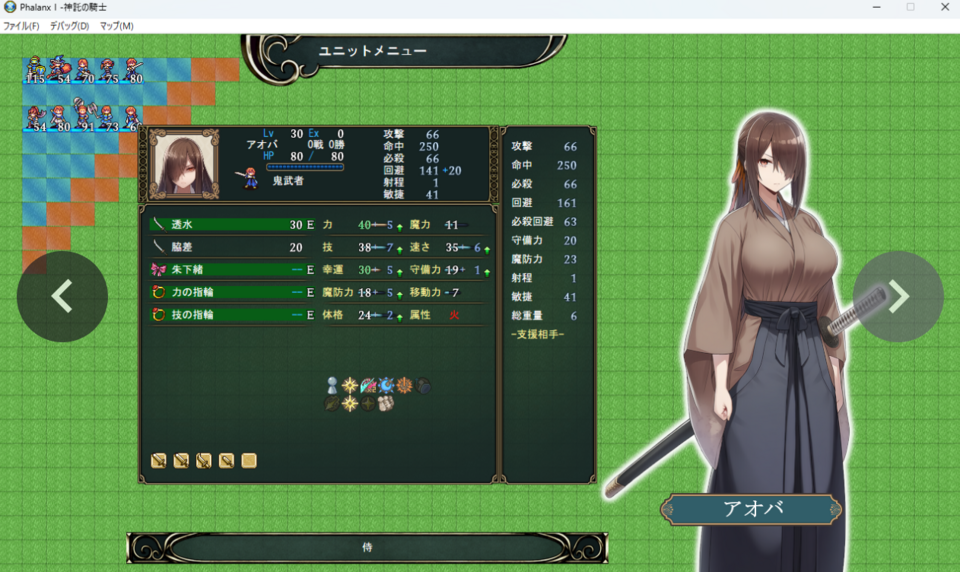The width and height of the screenshot is (960, 572).
Task: Close the game window
Action: pyautogui.click(x=945, y=7)
